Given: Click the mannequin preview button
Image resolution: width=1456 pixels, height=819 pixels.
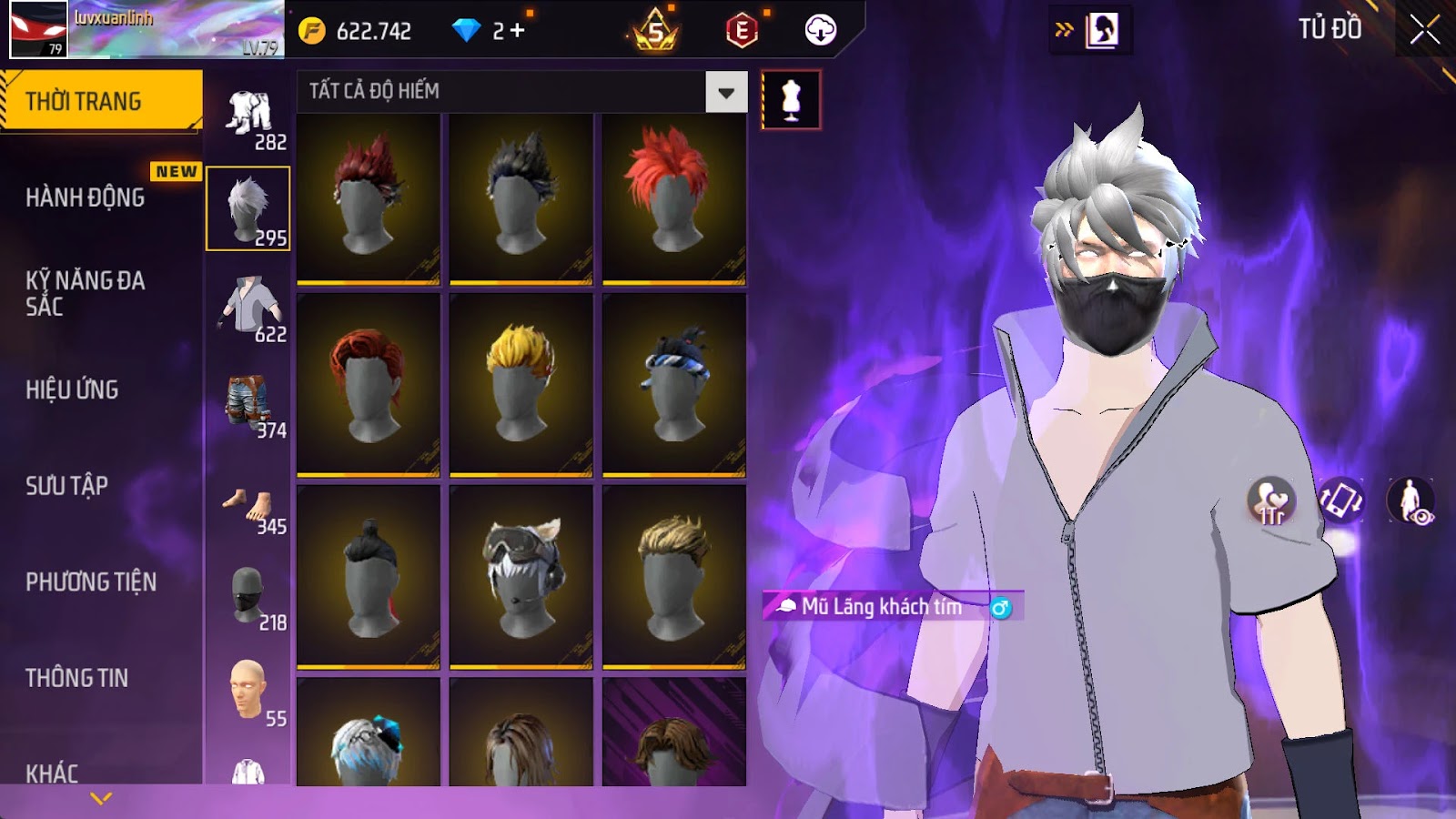Looking at the screenshot, I should click(x=791, y=100).
